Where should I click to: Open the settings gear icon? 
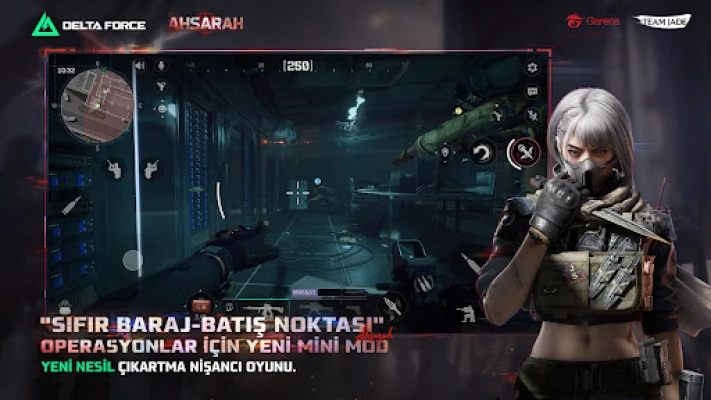click(x=533, y=67)
